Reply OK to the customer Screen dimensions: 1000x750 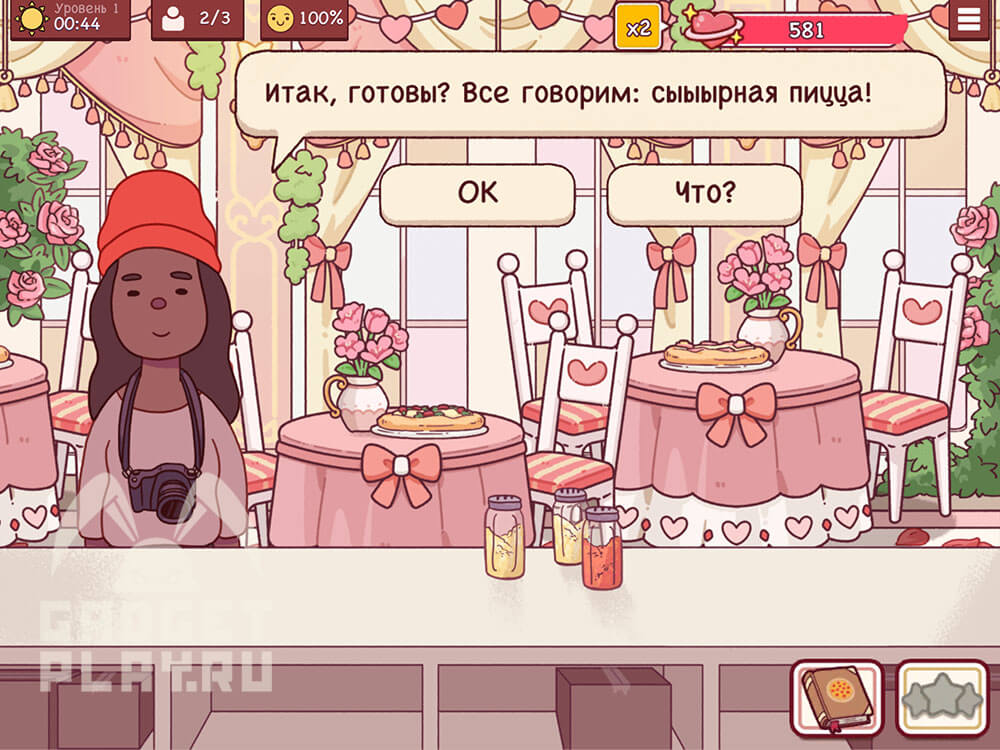477,194
